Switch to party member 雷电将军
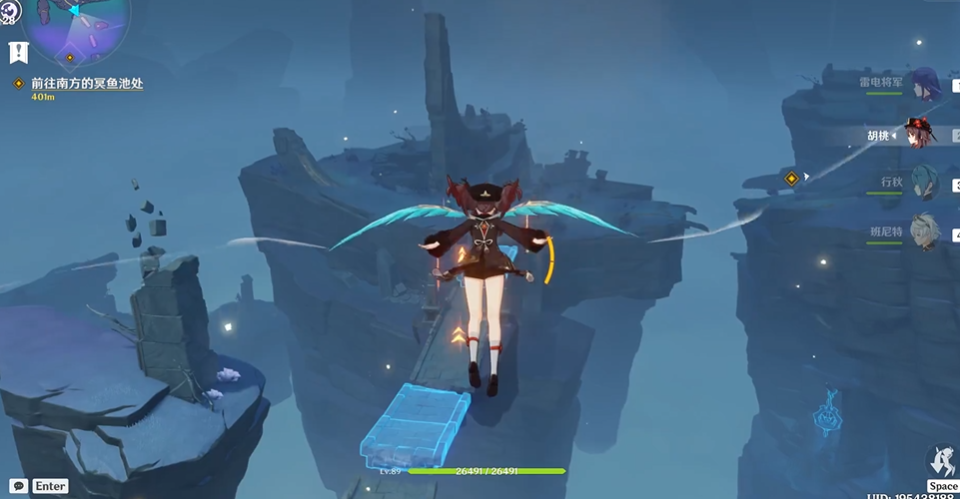The width and height of the screenshot is (960, 499). [x=924, y=86]
